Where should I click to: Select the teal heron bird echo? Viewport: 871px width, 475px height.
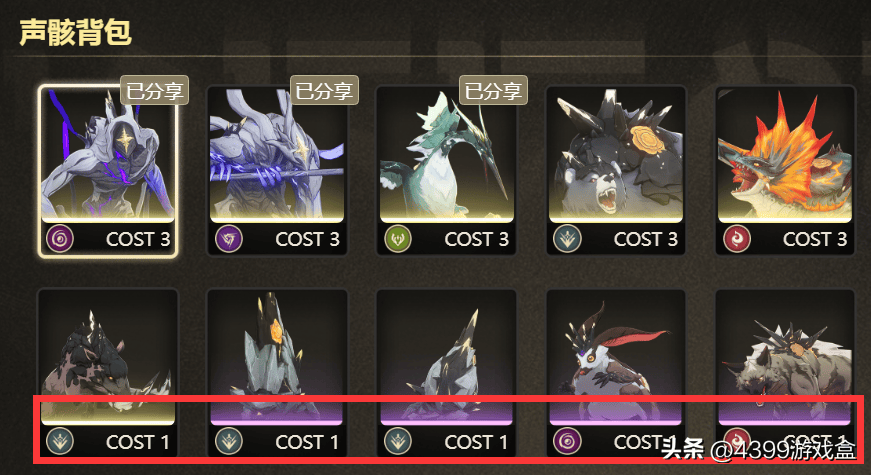pyautogui.click(x=446, y=170)
